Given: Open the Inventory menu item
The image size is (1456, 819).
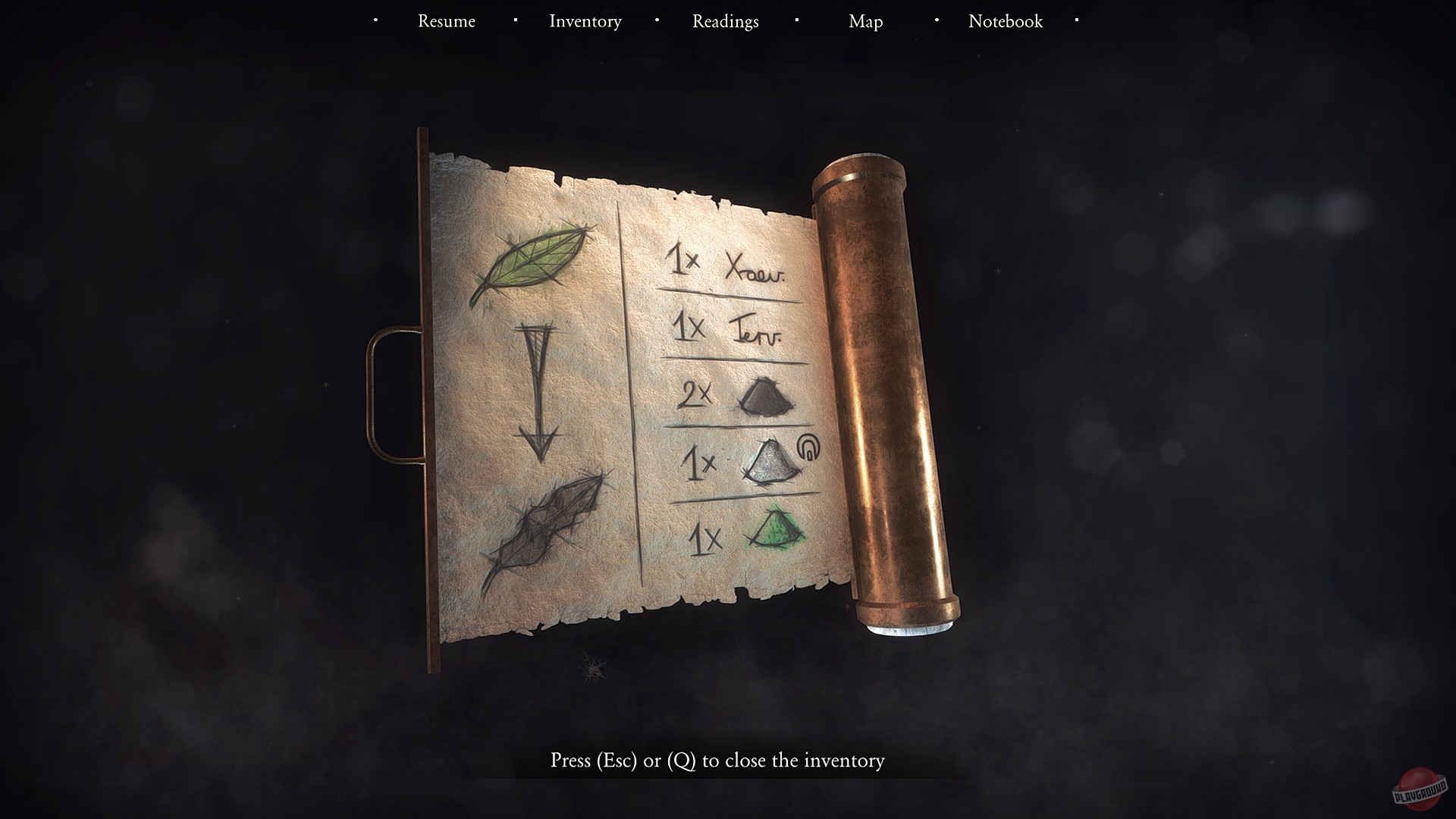Looking at the screenshot, I should pos(585,21).
